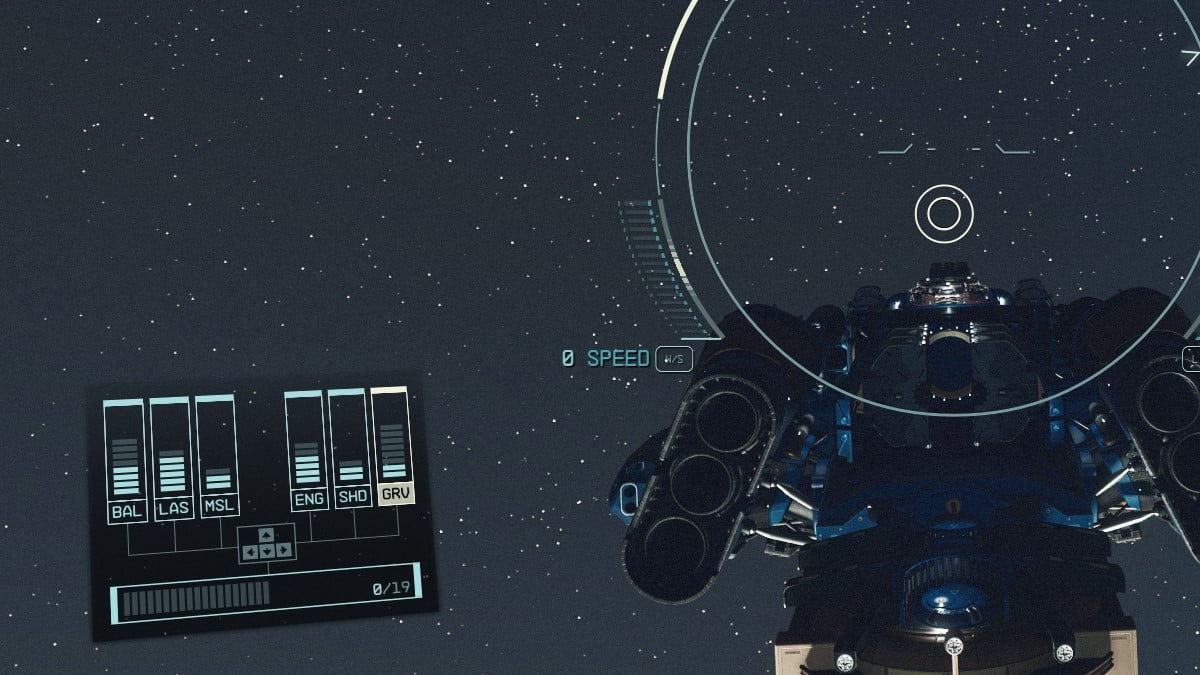Select the LAS laser power system
Image resolution: width=1200 pixels, height=675 pixels.
[173, 508]
